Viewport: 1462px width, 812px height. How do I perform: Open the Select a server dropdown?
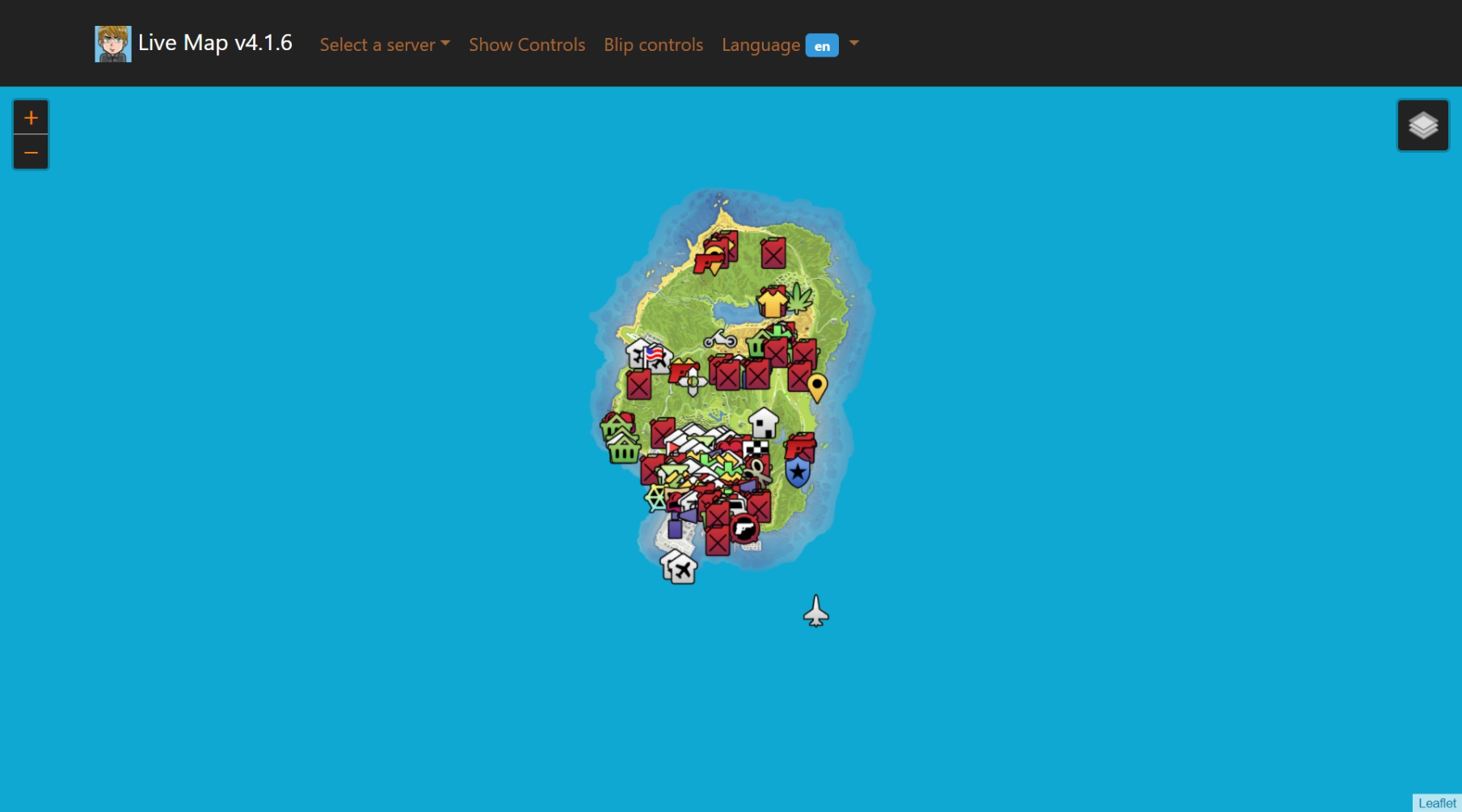[384, 44]
